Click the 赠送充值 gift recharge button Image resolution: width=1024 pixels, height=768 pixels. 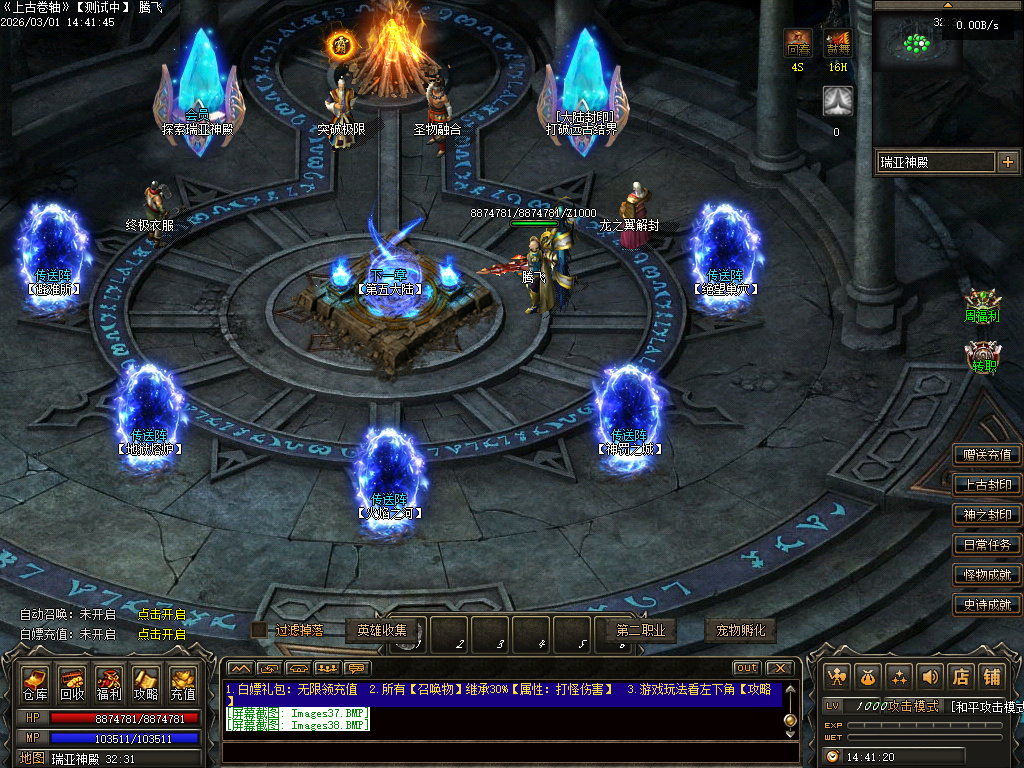tap(987, 455)
